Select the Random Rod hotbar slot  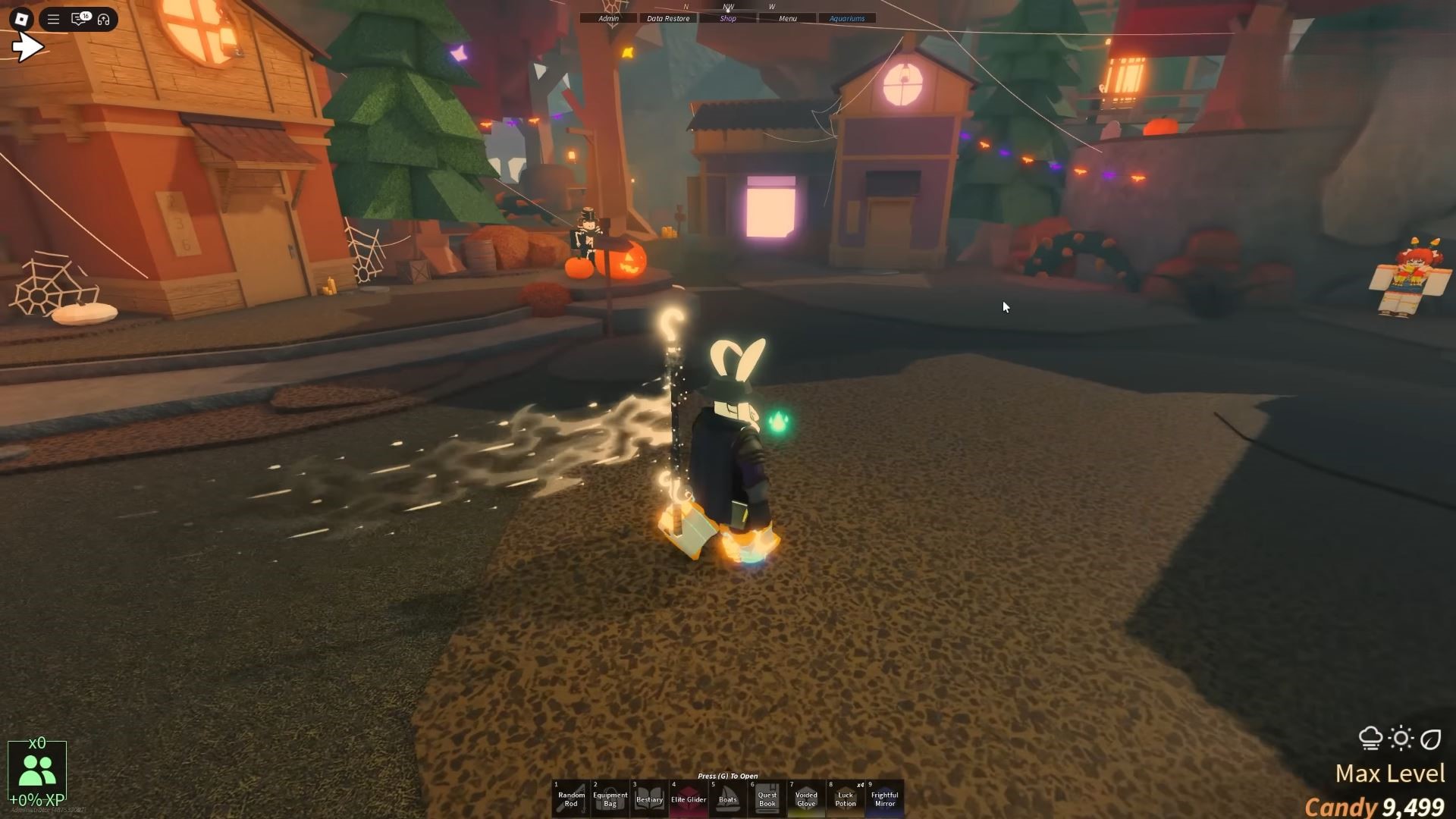570,796
